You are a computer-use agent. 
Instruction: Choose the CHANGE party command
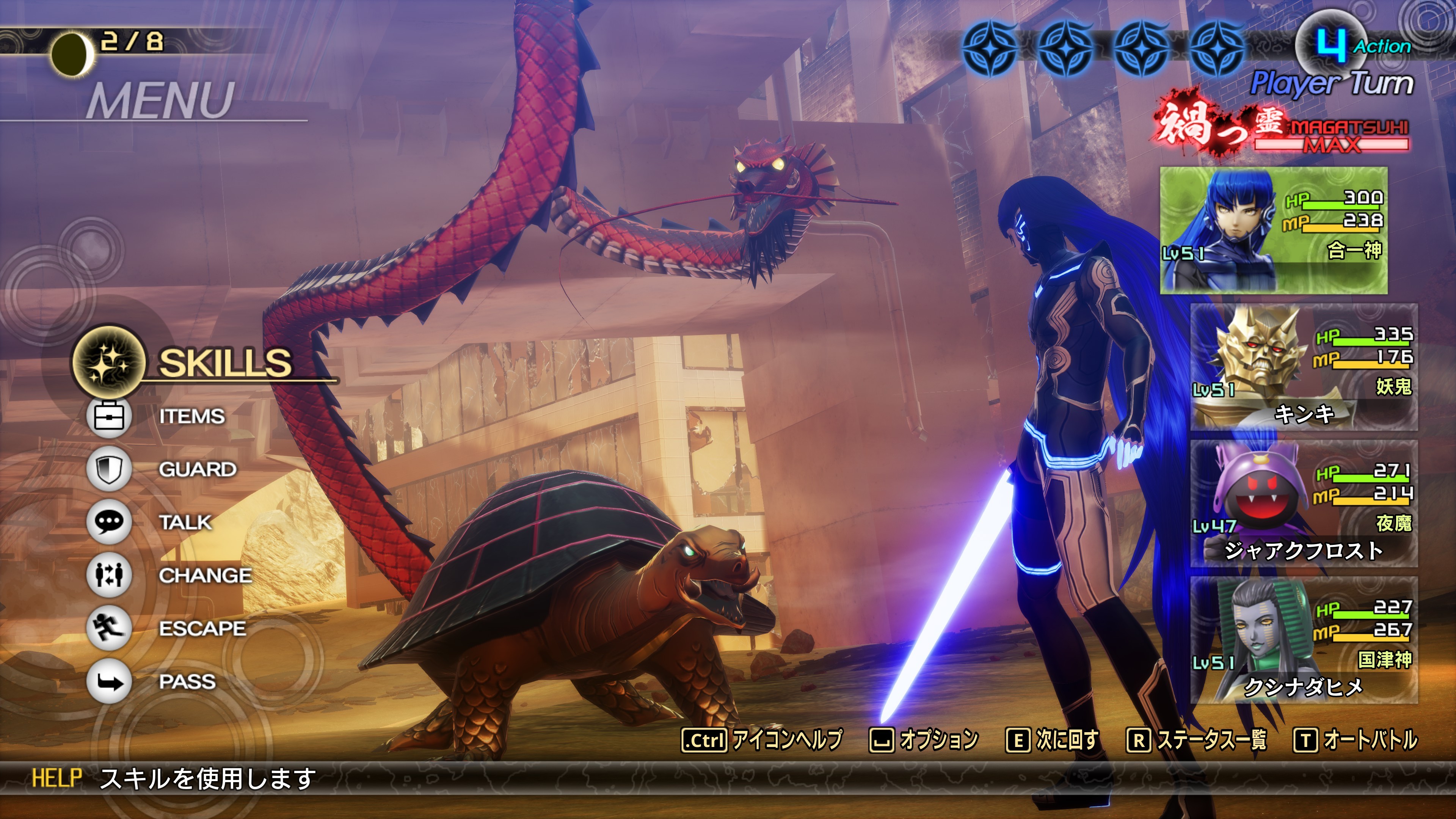click(205, 576)
